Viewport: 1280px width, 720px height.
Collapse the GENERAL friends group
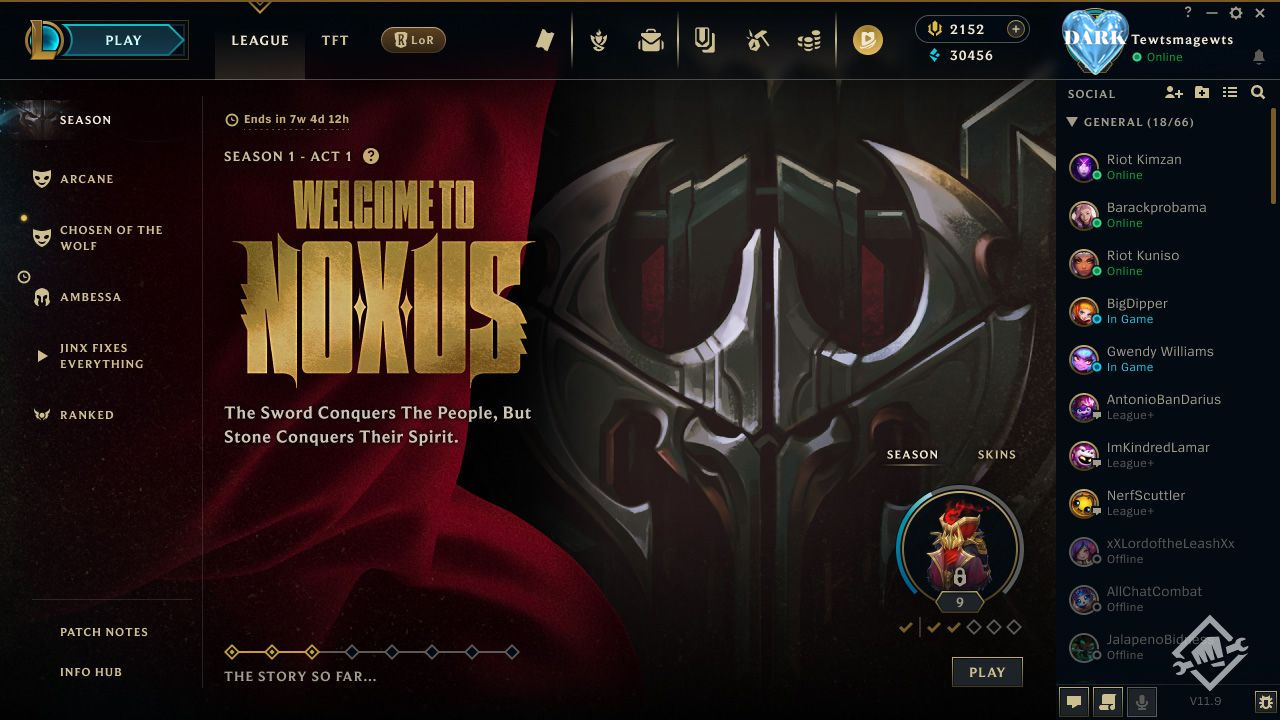pos(1071,122)
